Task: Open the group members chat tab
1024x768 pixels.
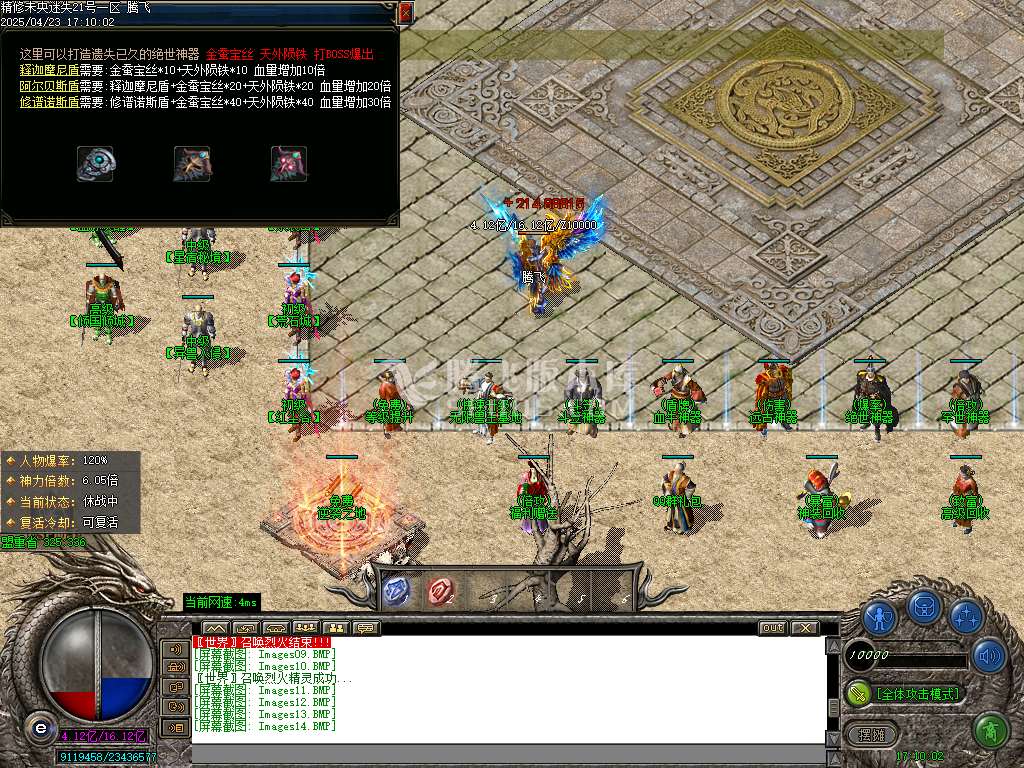Action: pos(306,628)
